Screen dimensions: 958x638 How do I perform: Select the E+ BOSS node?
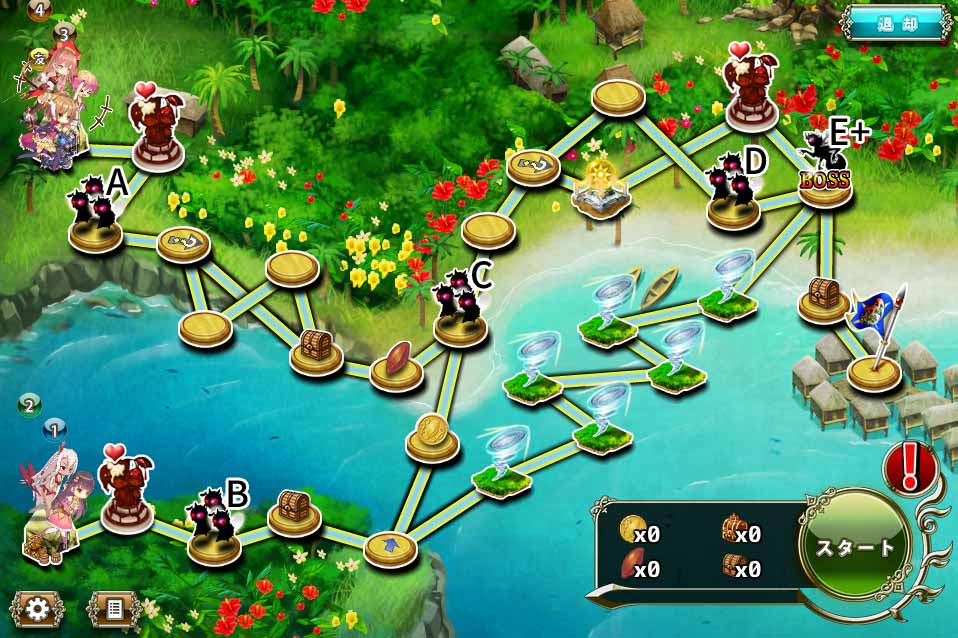point(825,172)
